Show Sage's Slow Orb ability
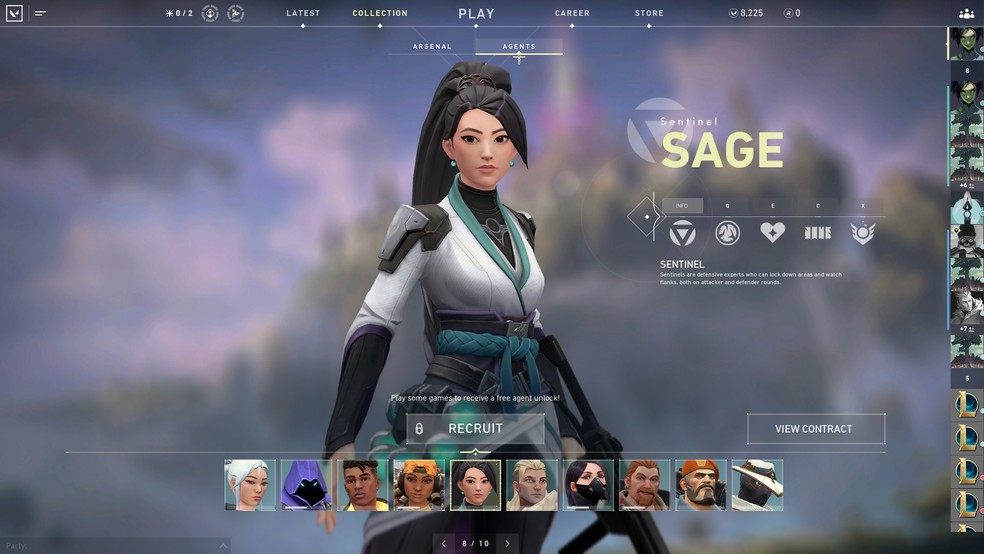 tap(727, 233)
